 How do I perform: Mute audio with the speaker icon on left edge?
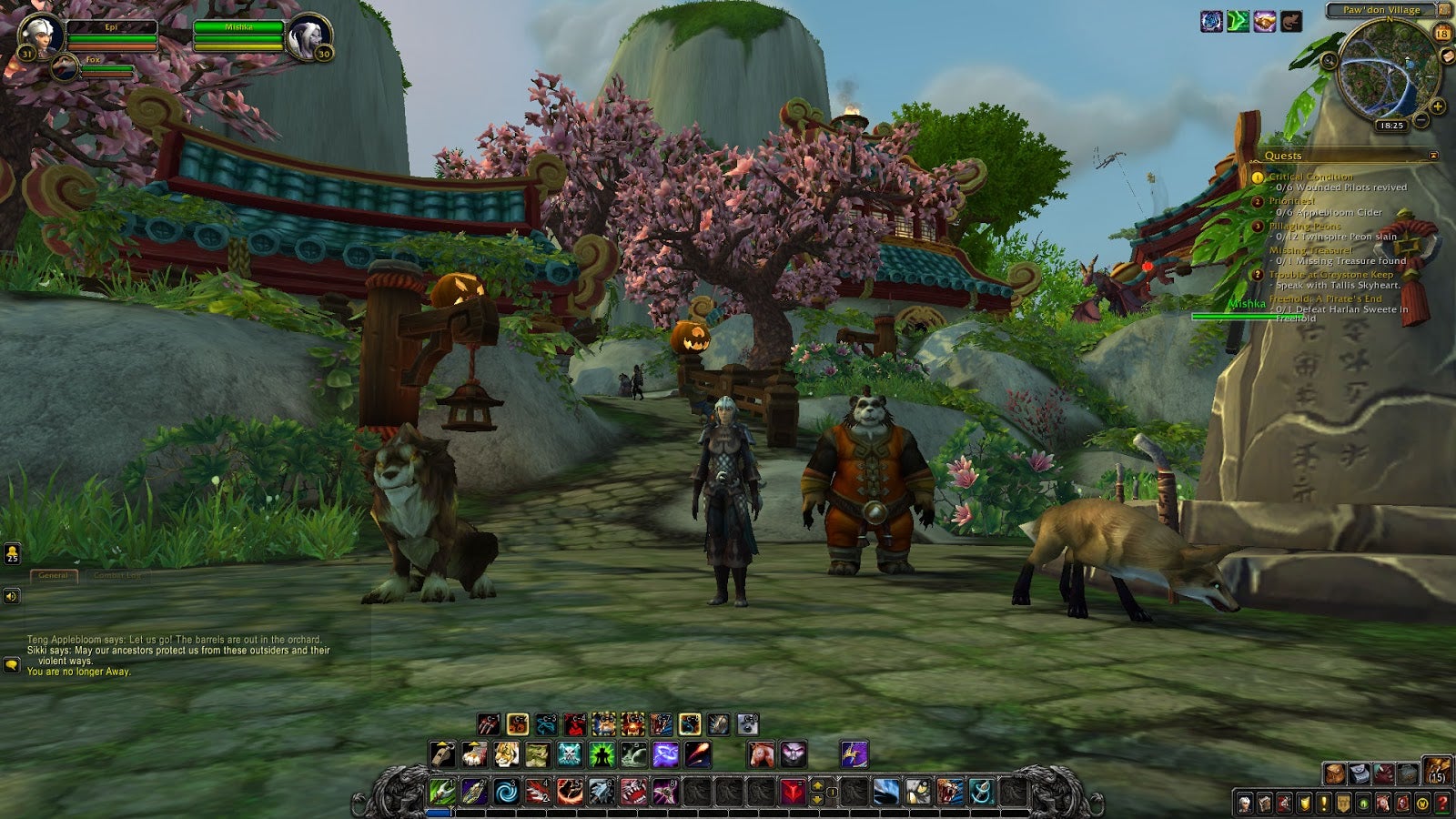[11, 598]
